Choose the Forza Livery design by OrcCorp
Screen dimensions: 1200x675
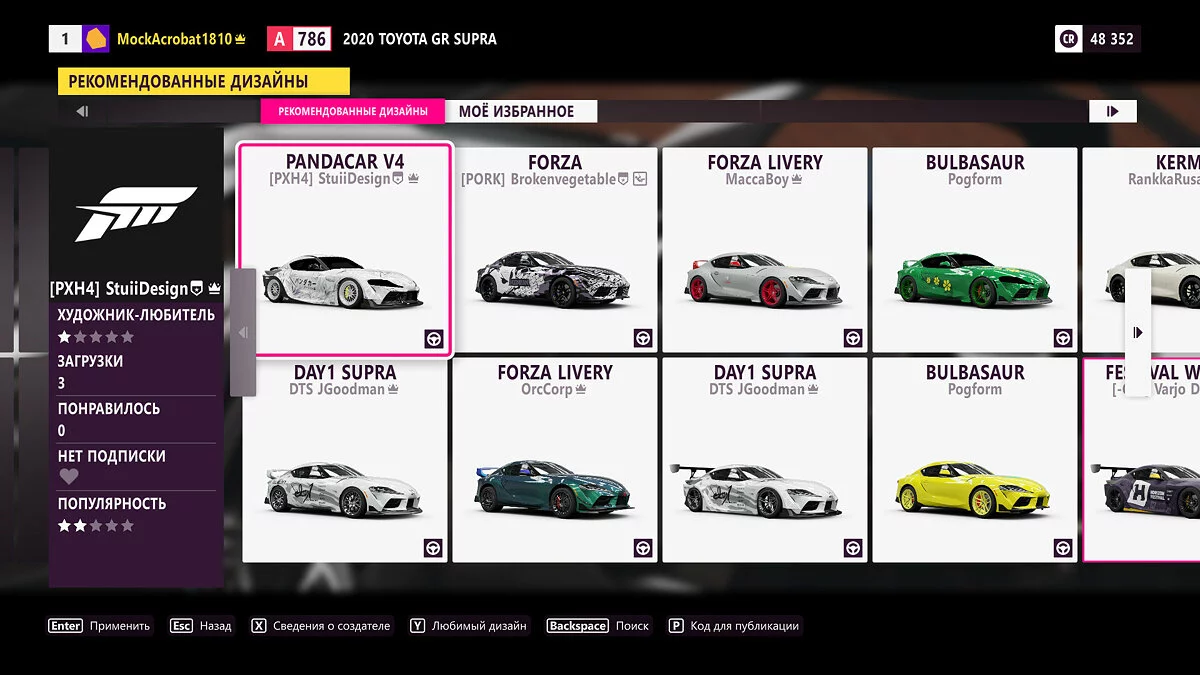click(555, 460)
